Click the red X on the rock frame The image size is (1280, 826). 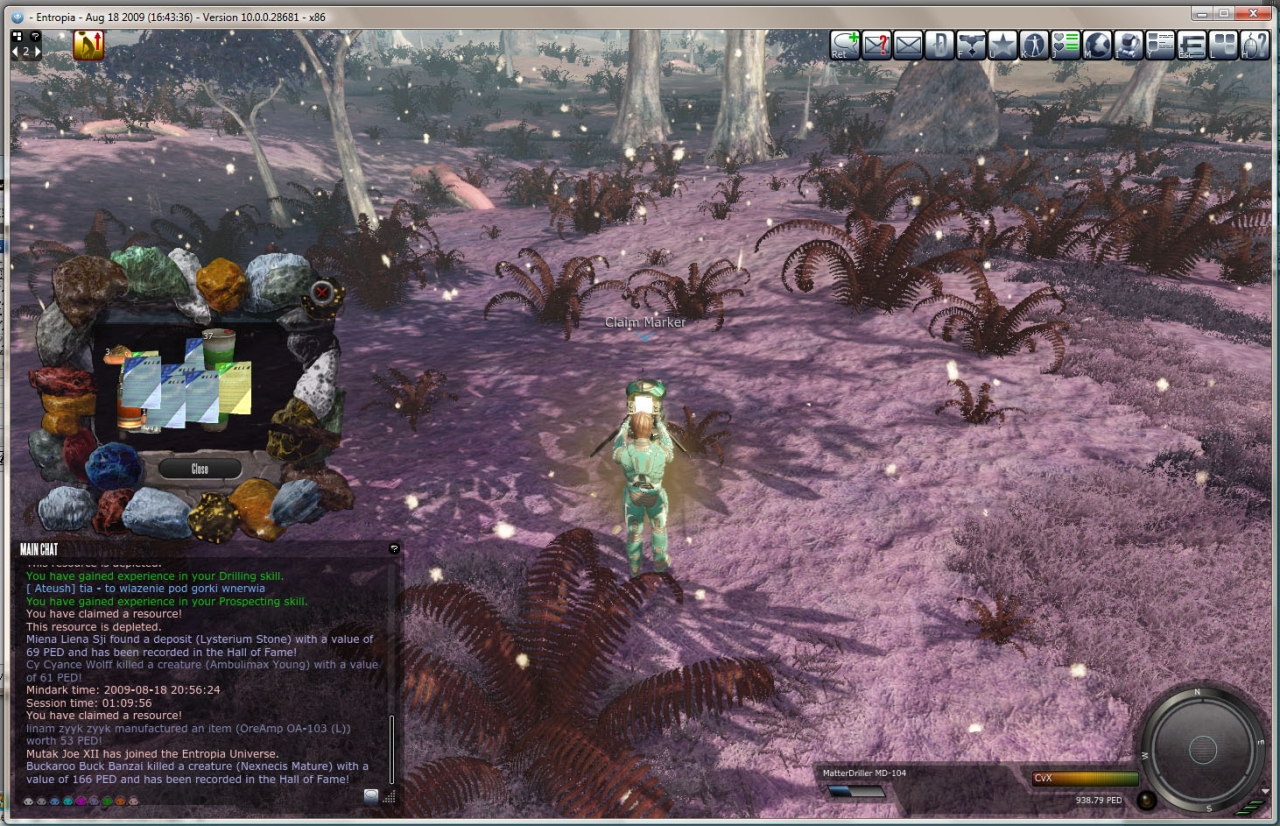322,292
